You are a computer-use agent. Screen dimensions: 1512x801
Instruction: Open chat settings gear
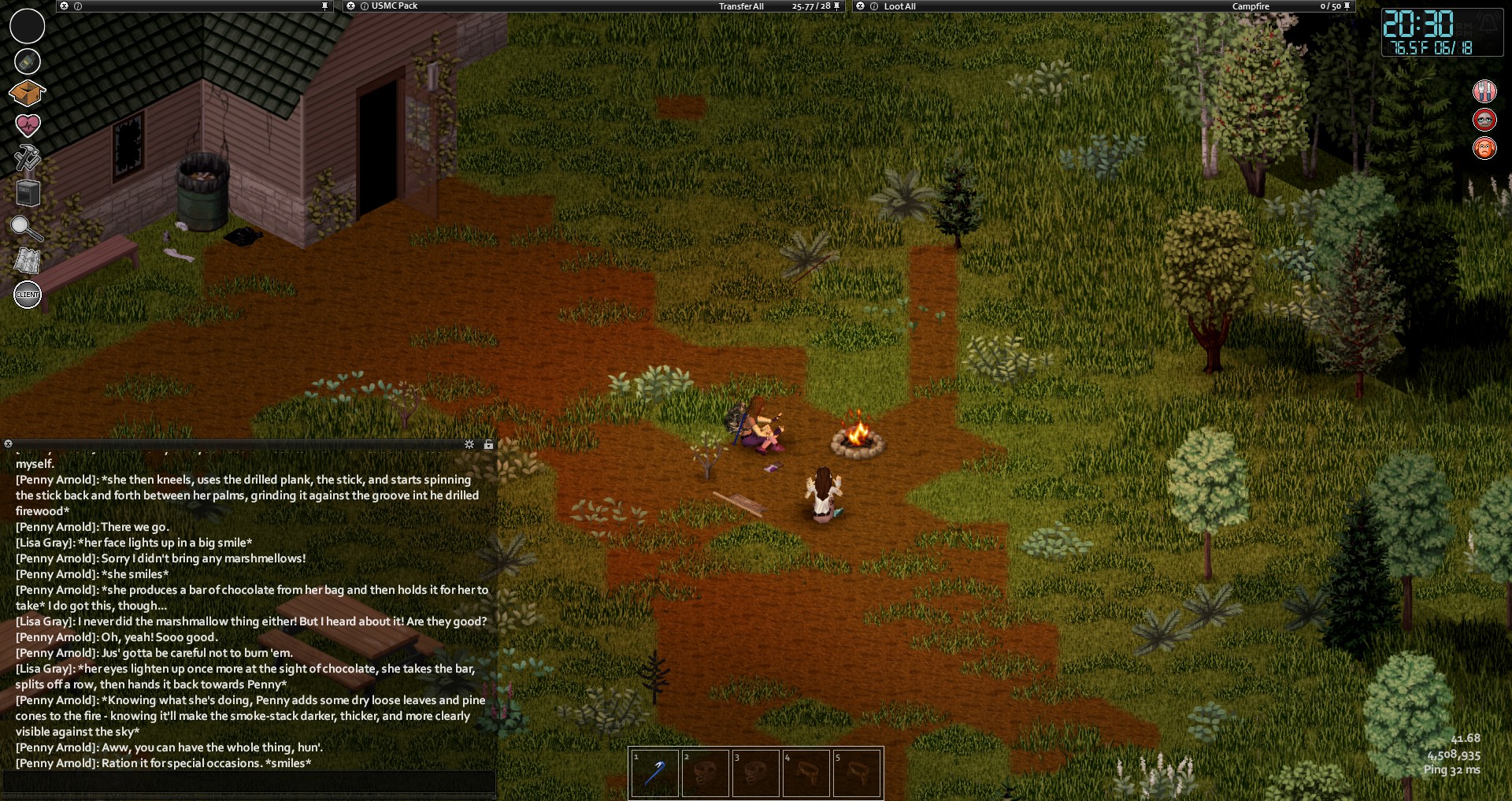[x=469, y=444]
